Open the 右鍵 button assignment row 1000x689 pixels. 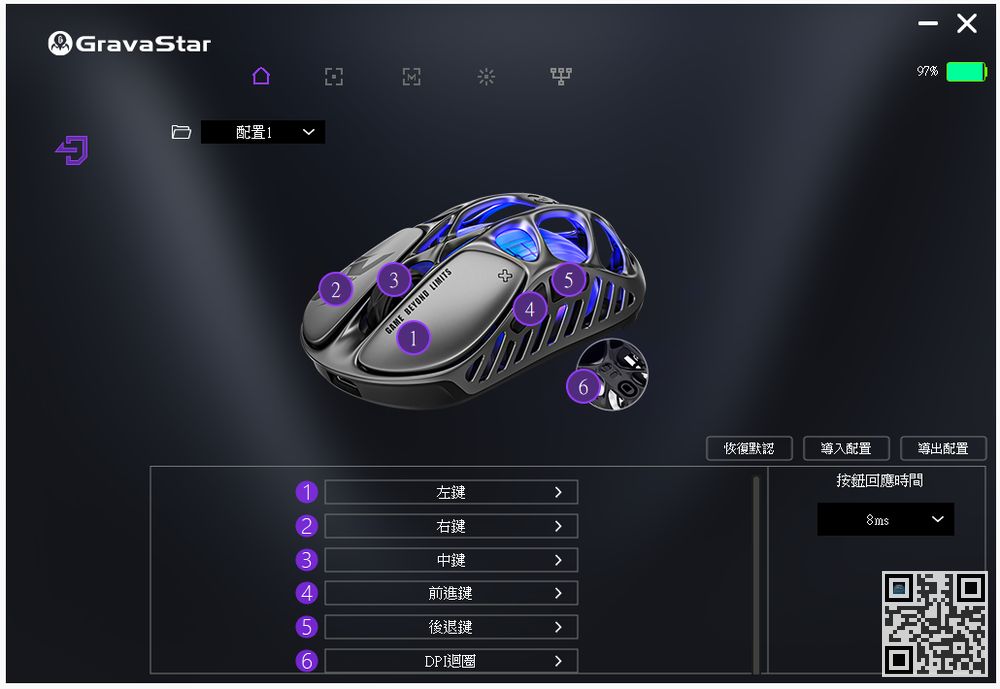[451, 526]
